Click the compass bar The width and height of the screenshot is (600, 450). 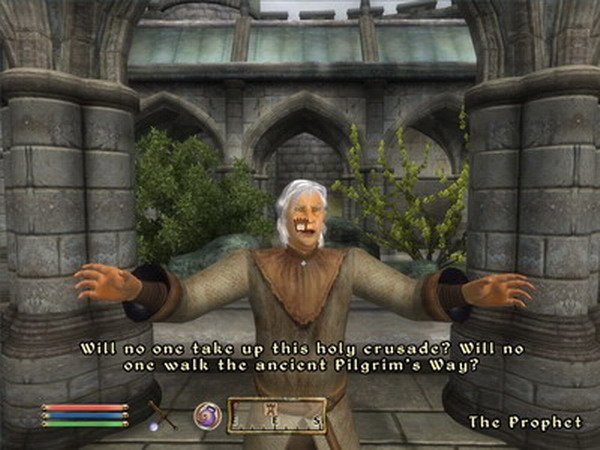(277, 414)
